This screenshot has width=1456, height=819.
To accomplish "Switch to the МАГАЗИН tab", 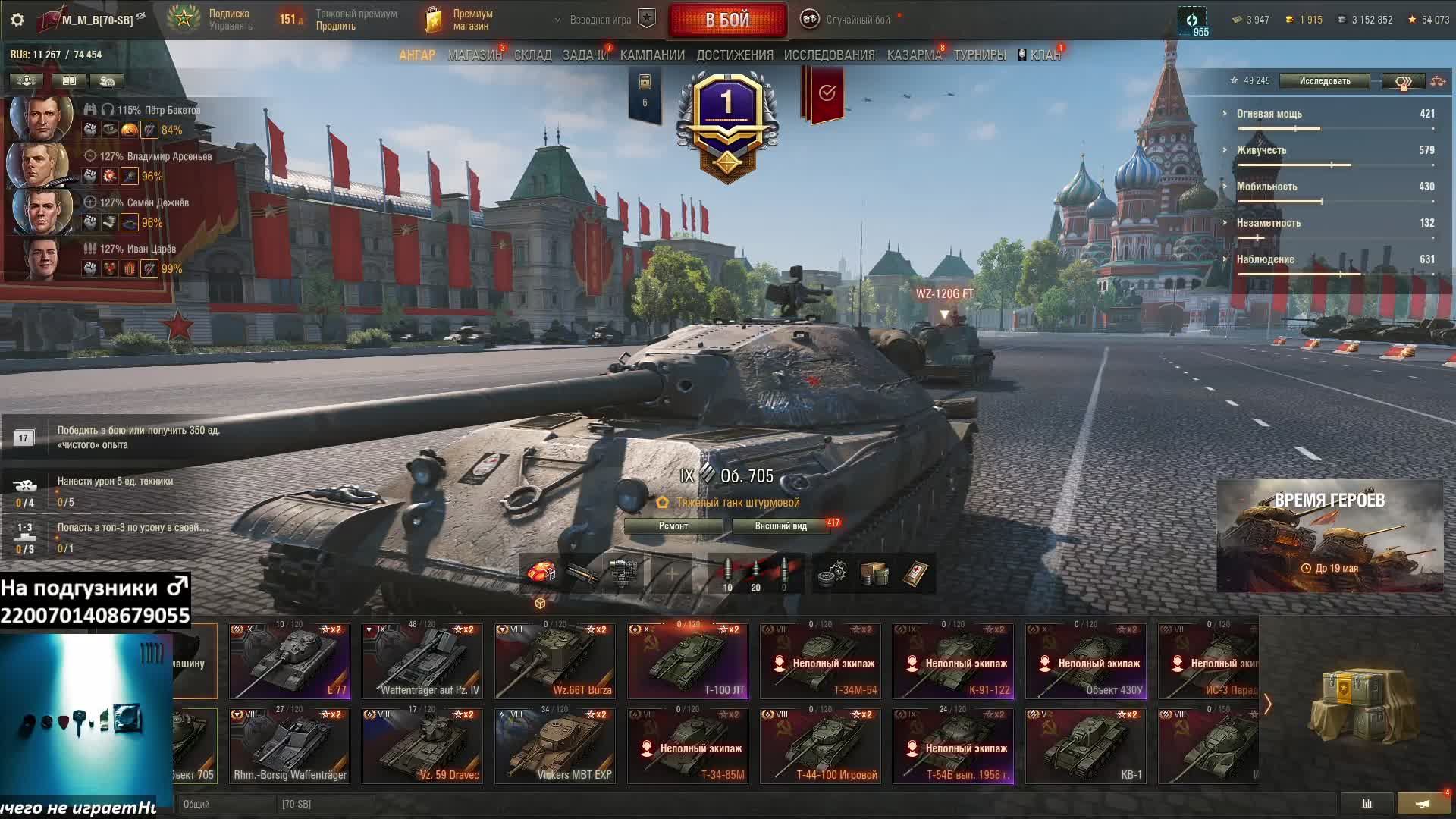I will point(474,55).
